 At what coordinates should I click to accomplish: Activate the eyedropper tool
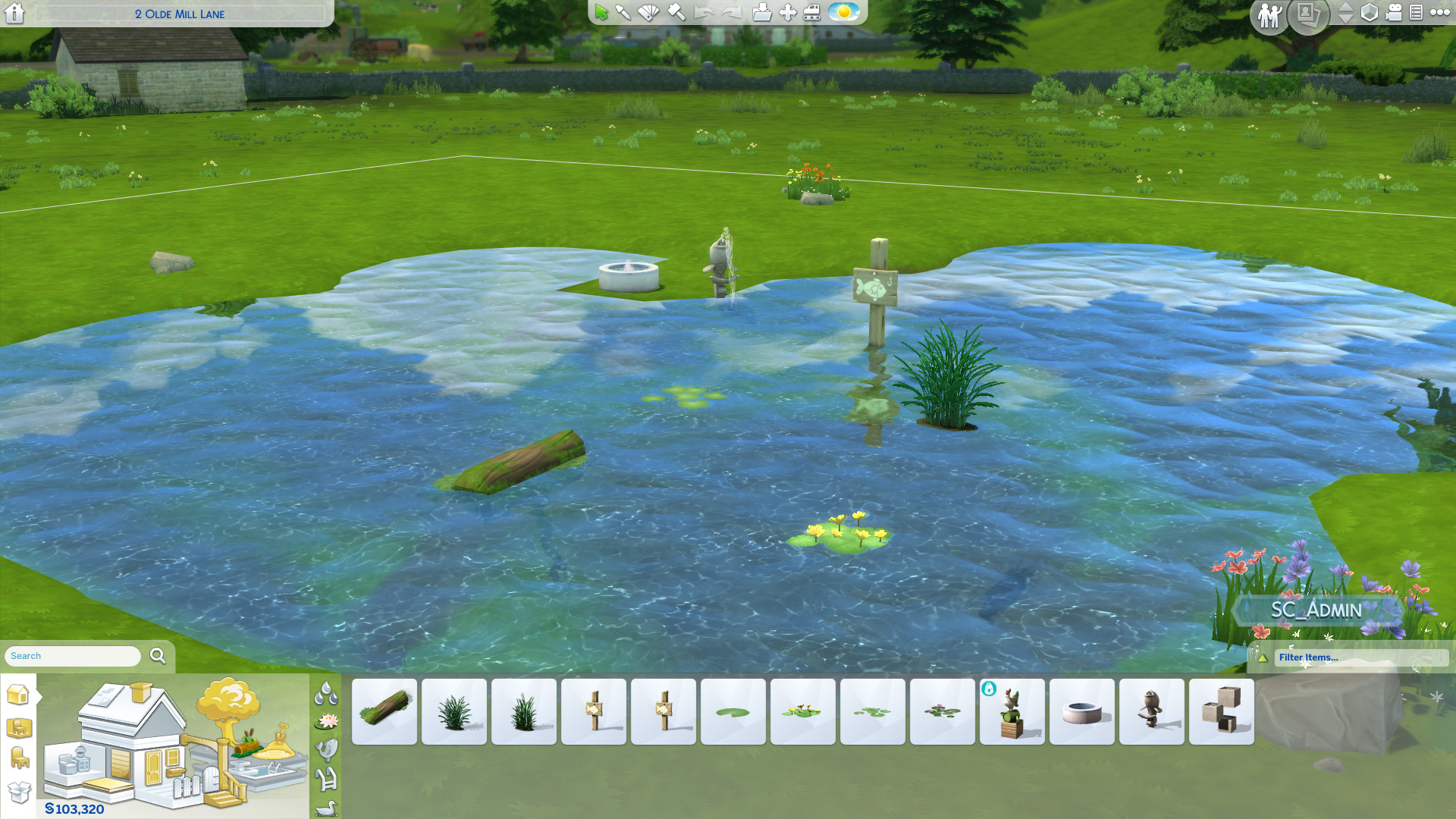click(x=623, y=12)
